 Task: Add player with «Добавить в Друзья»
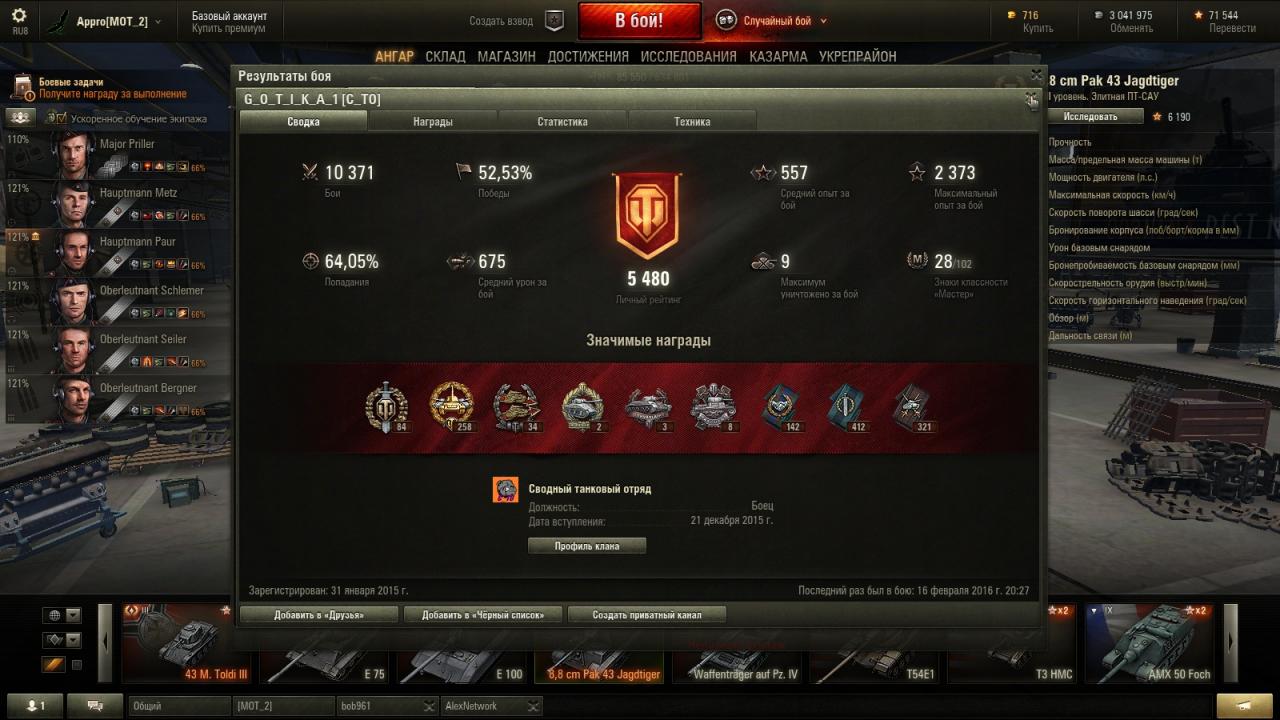pos(319,615)
